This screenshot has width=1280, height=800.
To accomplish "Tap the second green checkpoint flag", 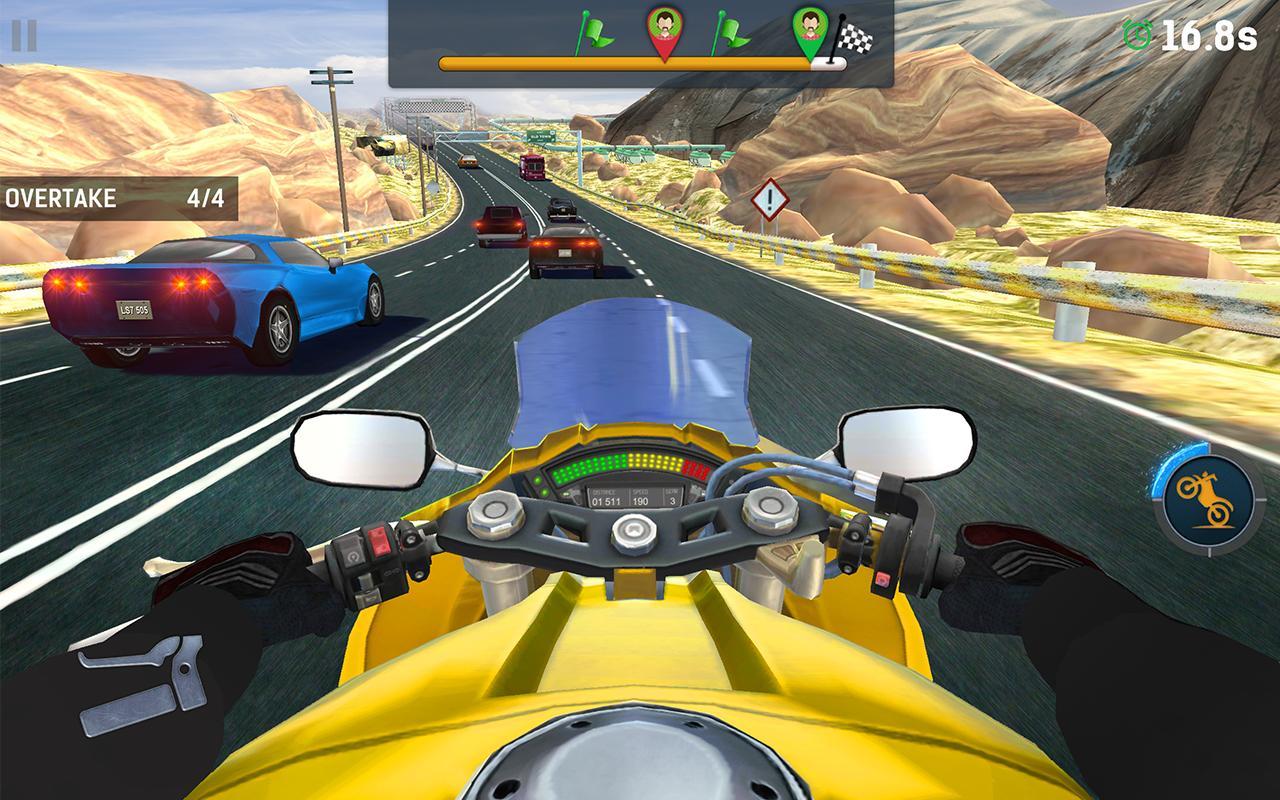I will click(x=729, y=32).
